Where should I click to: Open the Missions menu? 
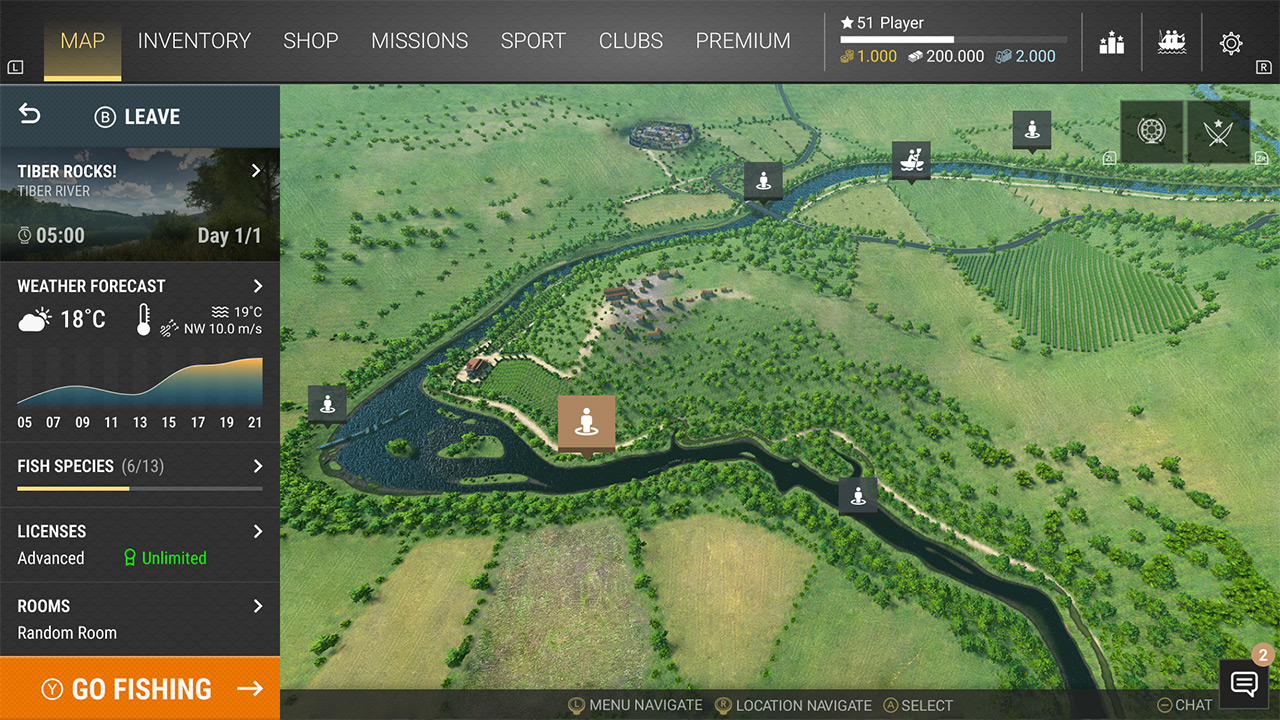pyautogui.click(x=420, y=41)
